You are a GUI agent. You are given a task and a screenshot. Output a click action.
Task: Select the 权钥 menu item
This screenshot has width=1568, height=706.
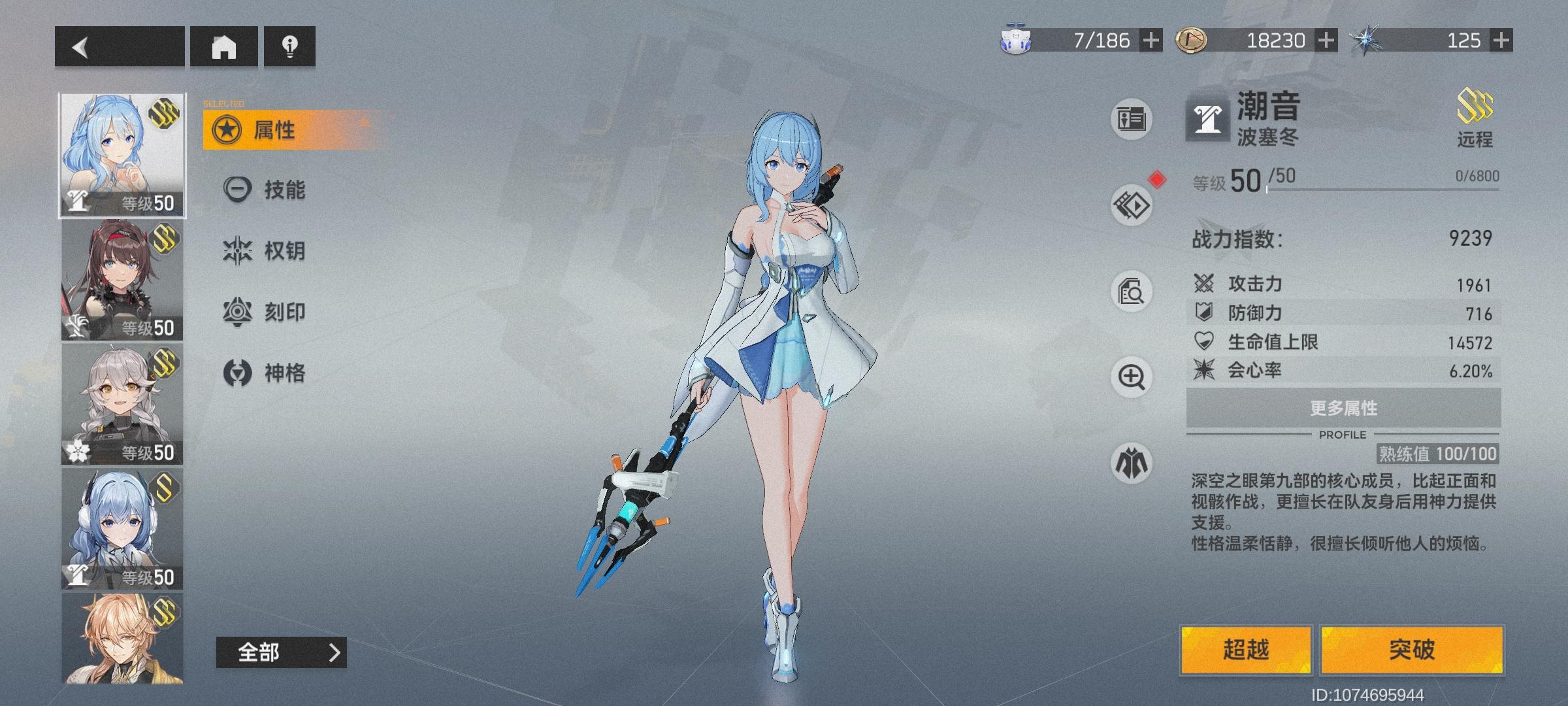click(x=274, y=250)
